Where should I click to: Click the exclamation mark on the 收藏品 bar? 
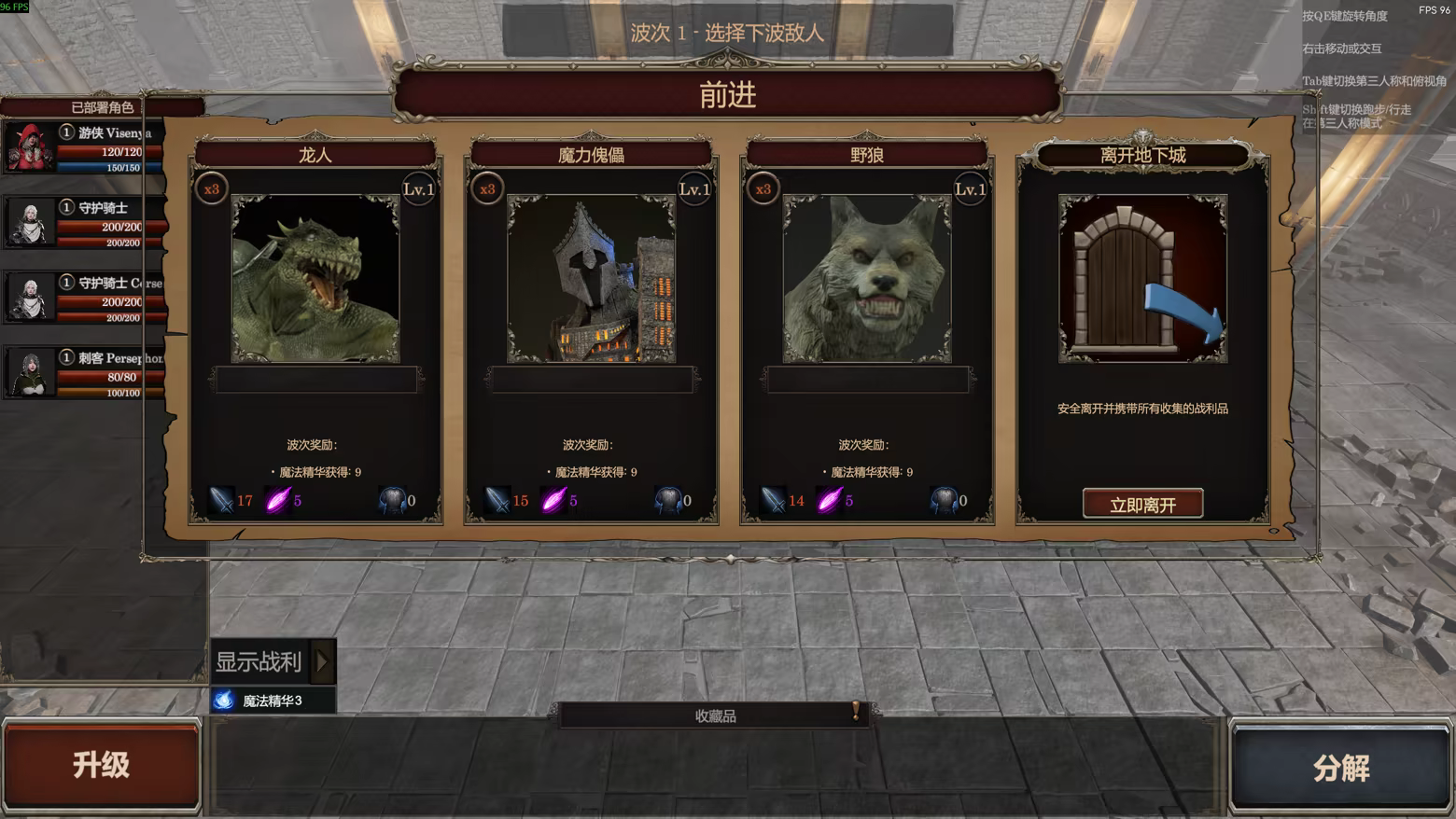[854, 714]
